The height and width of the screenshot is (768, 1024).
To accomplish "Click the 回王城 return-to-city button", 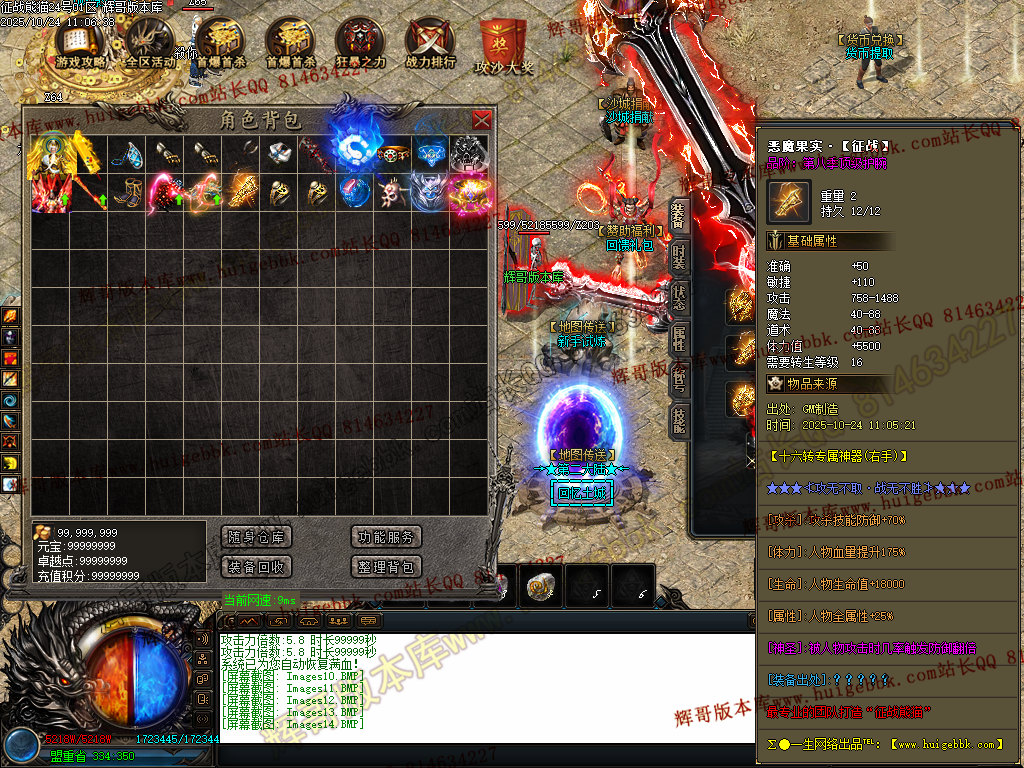I will coord(581,492).
